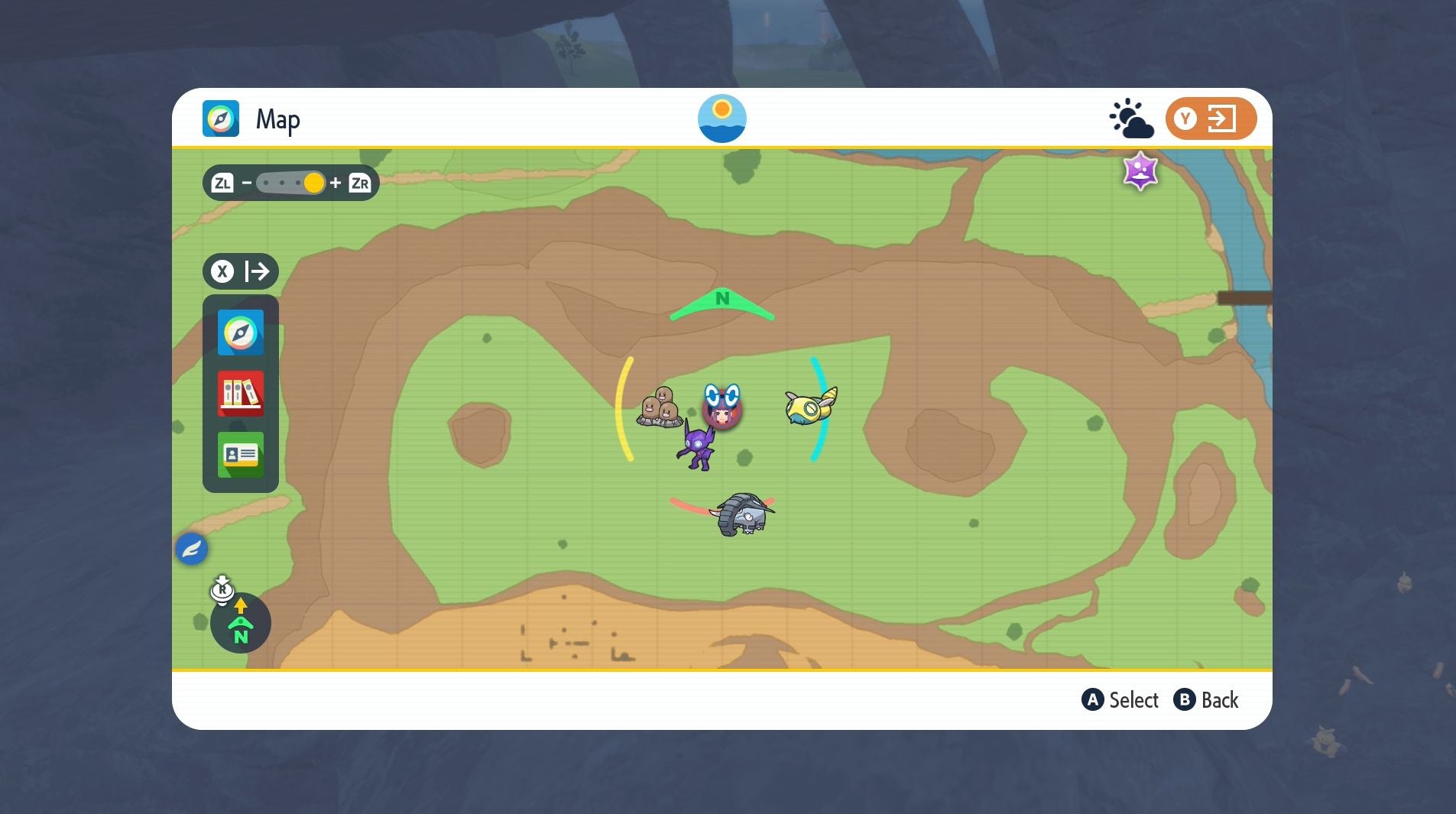Screen dimensions: 1456x814
Task: Open the time-of-day sun icon at top center
Action: coord(721,118)
